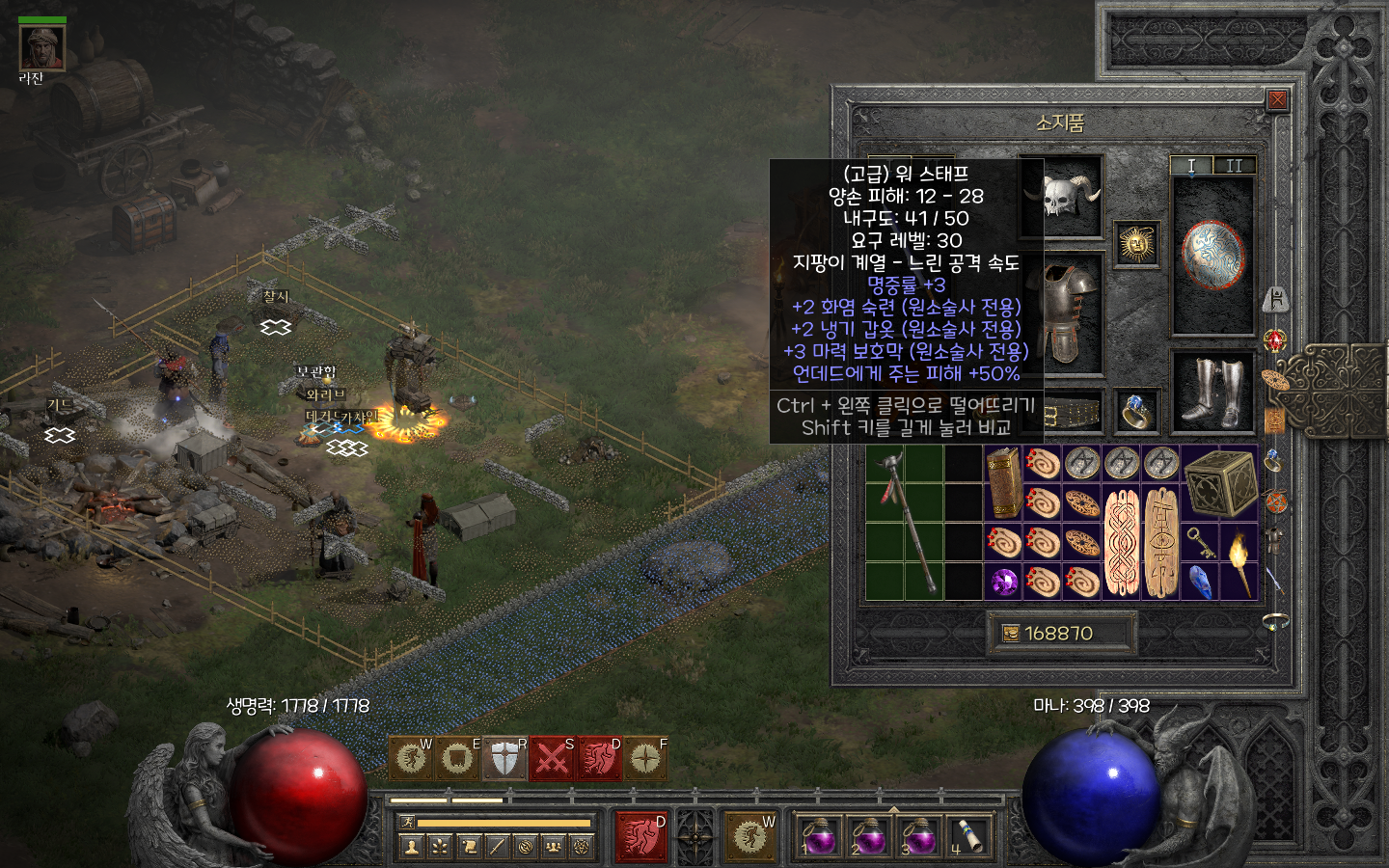Open the character screen mini-menu button
The image size is (1389, 868).
click(412, 847)
